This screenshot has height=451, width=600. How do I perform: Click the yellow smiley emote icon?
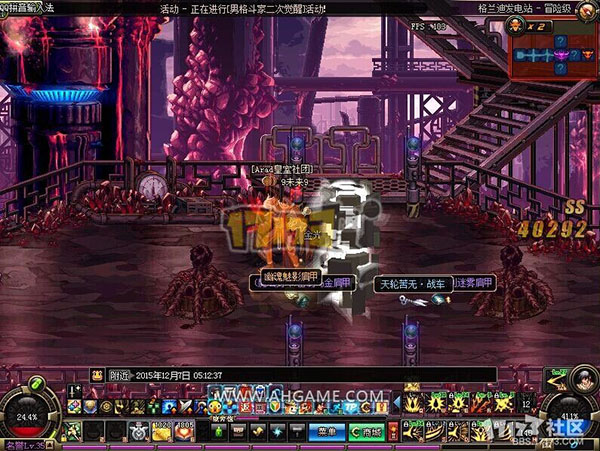coord(215,407)
